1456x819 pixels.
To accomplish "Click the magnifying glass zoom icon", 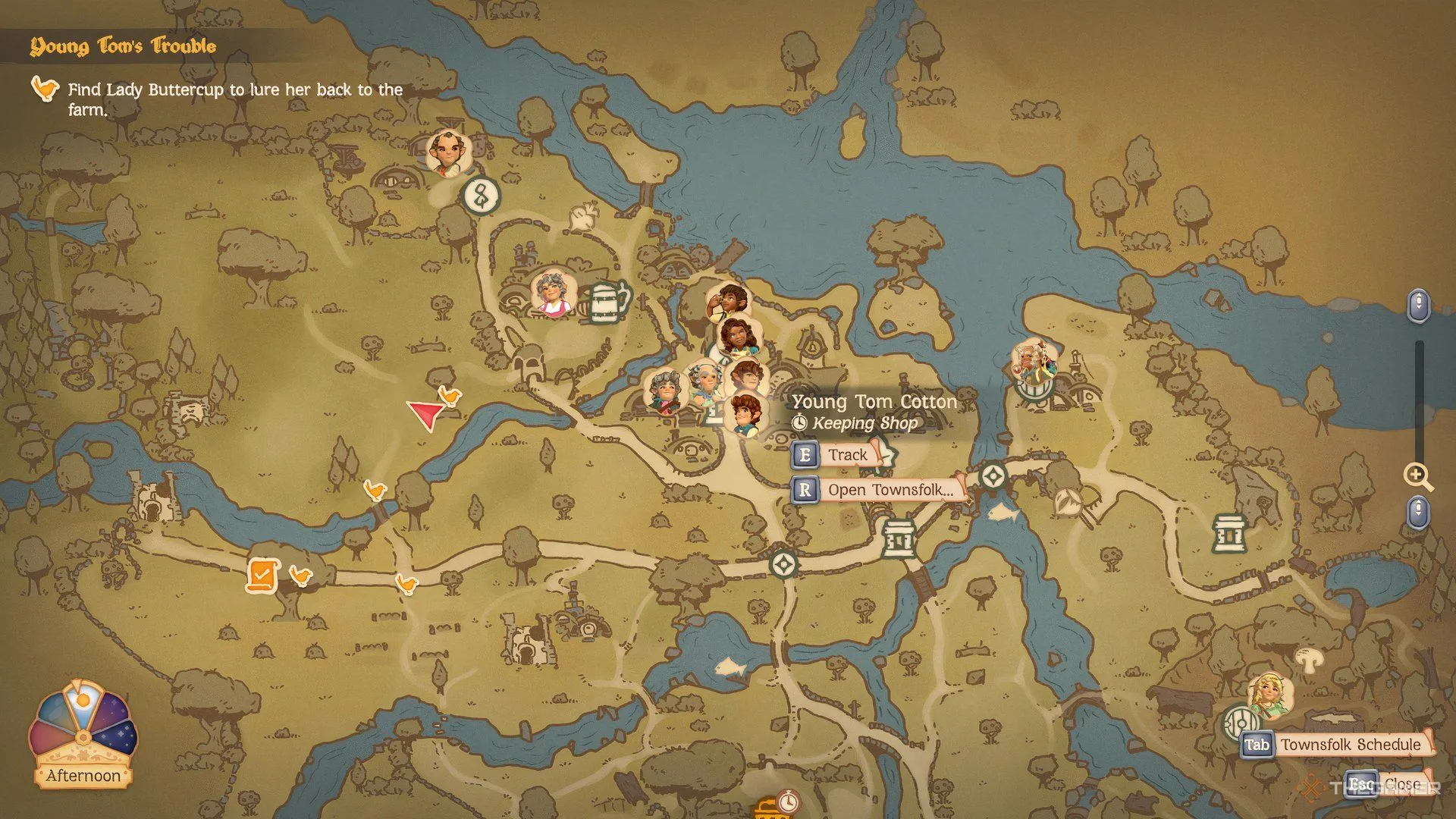I will pyautogui.click(x=1417, y=476).
